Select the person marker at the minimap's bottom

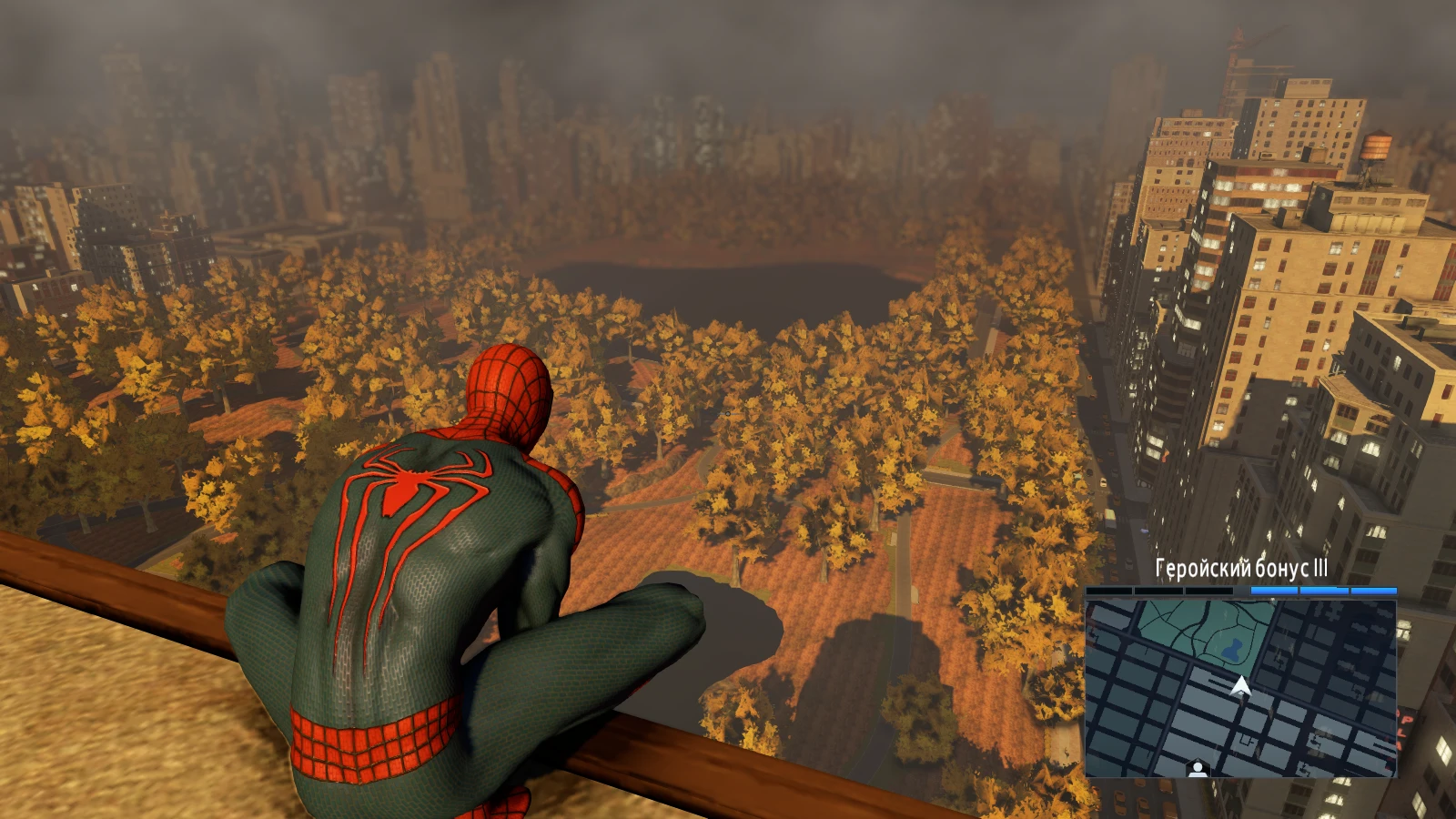point(1198,766)
